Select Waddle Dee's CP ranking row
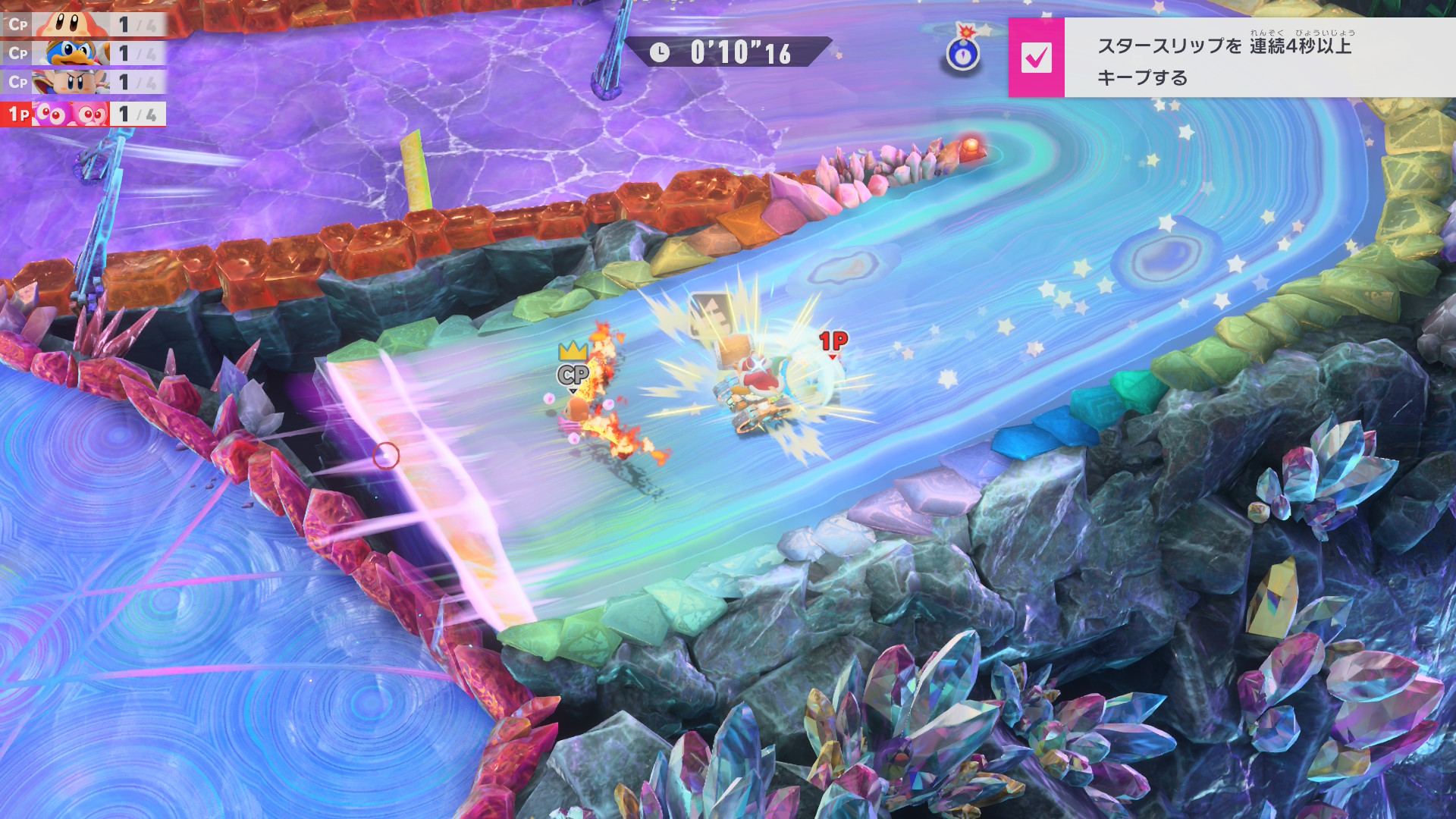 [83, 24]
